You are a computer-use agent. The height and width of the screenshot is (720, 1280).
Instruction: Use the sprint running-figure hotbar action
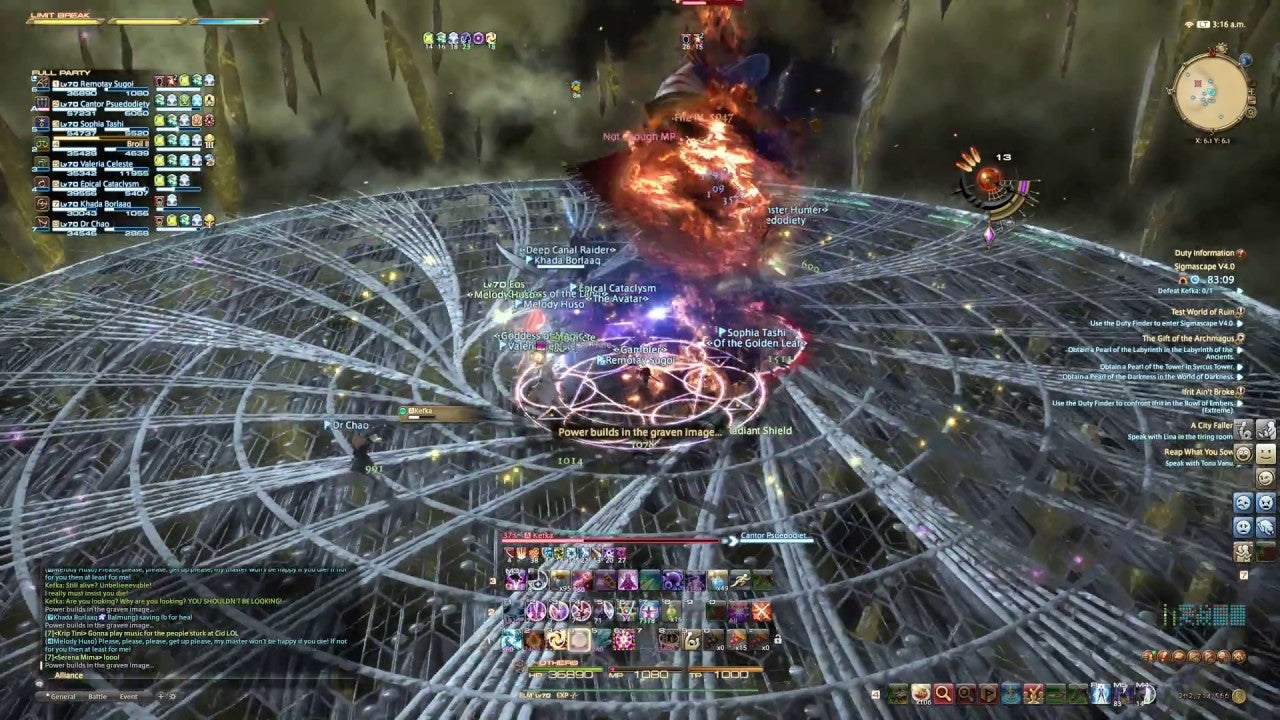click(741, 580)
